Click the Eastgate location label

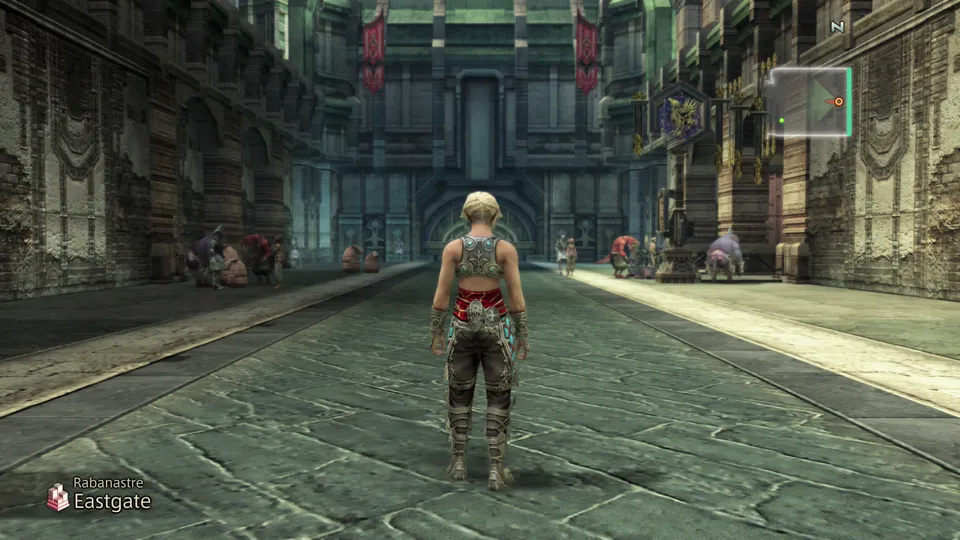click(x=112, y=502)
